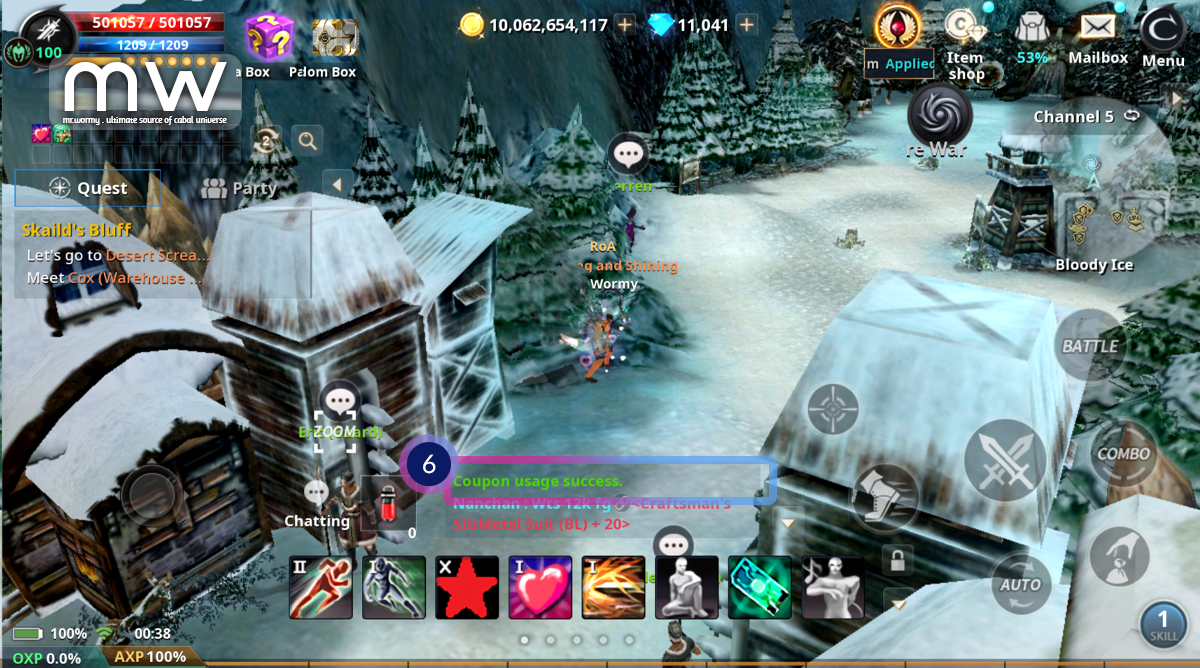
Task: Activate the COMBO button
Action: [1123, 453]
